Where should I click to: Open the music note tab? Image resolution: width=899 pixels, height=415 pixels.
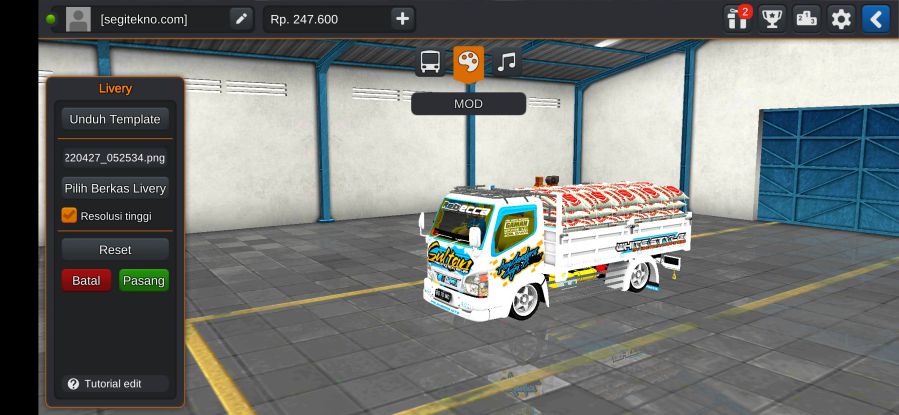[507, 63]
